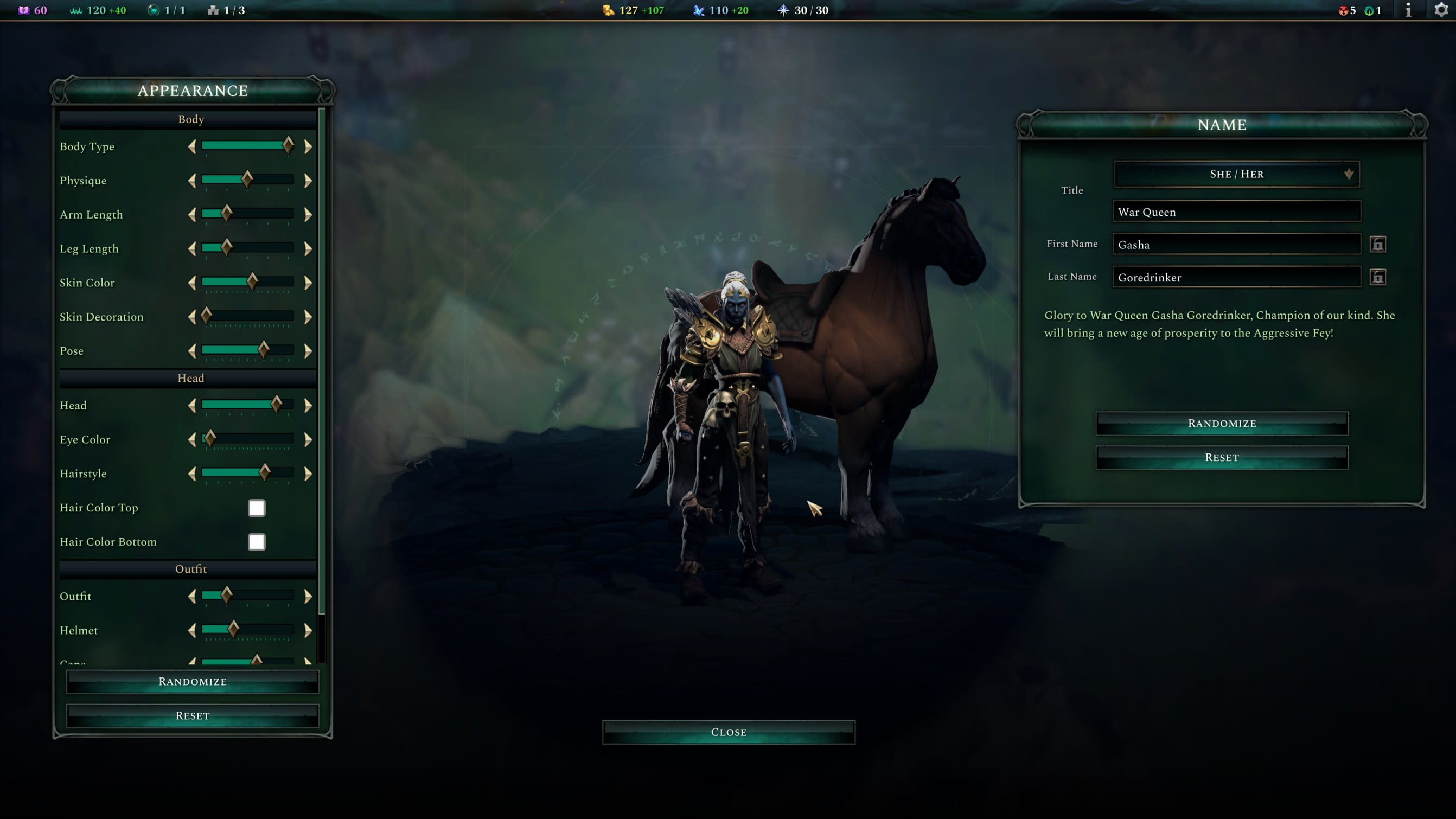Toggle the lock beside Last Name
The width and height of the screenshot is (1456, 819).
pos(1377,278)
